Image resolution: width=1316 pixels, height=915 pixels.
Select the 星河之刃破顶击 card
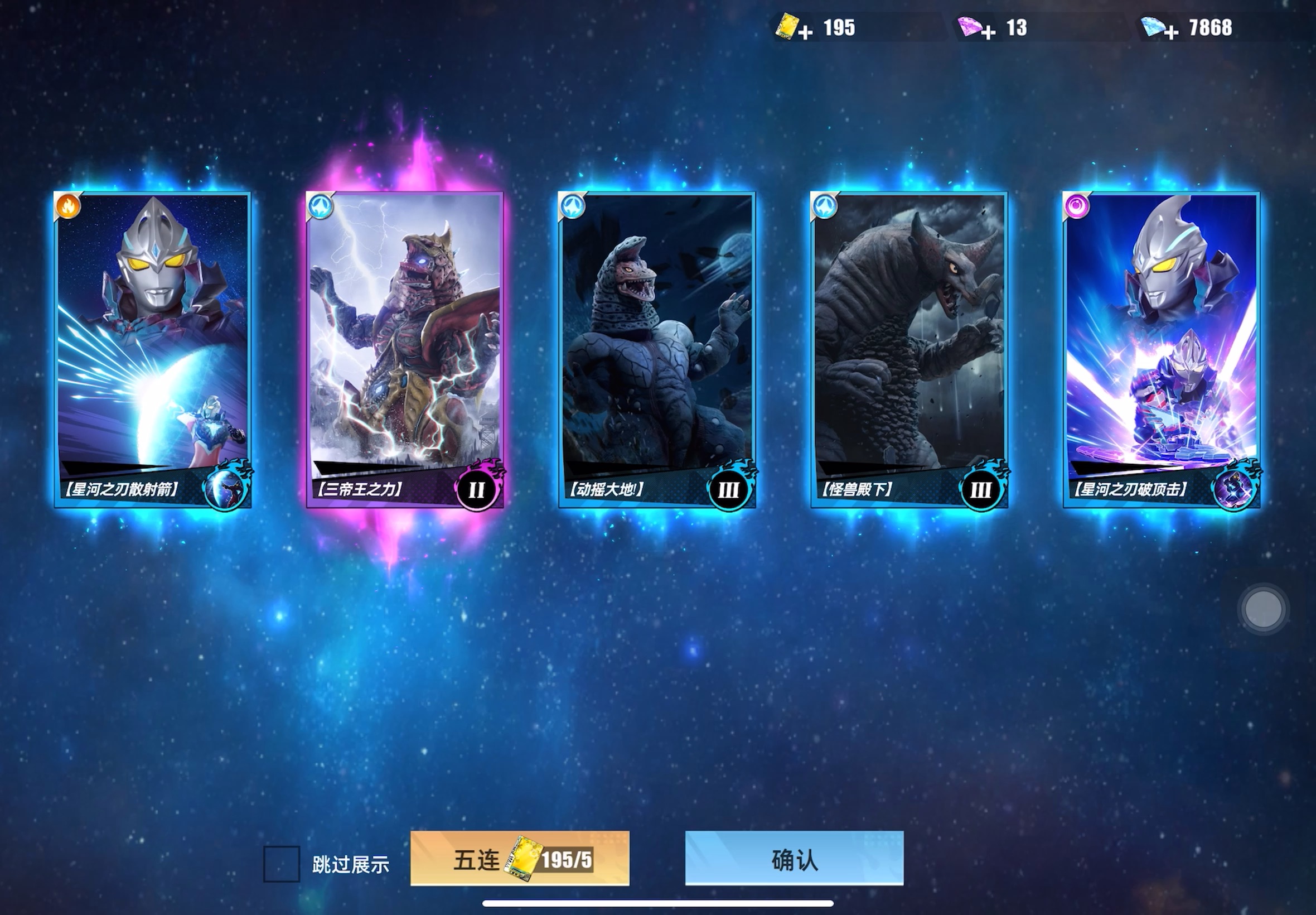(x=1161, y=350)
